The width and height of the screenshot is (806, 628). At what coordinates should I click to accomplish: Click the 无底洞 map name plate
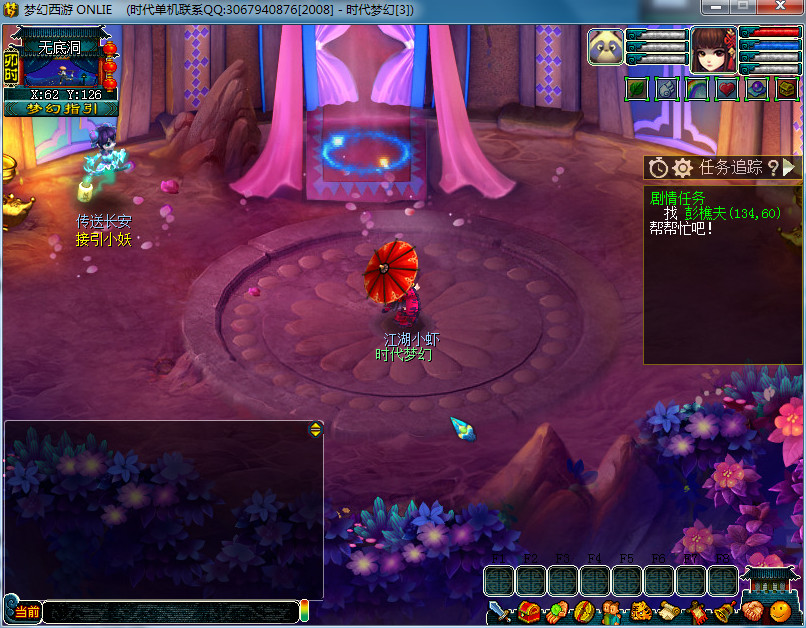(59, 47)
